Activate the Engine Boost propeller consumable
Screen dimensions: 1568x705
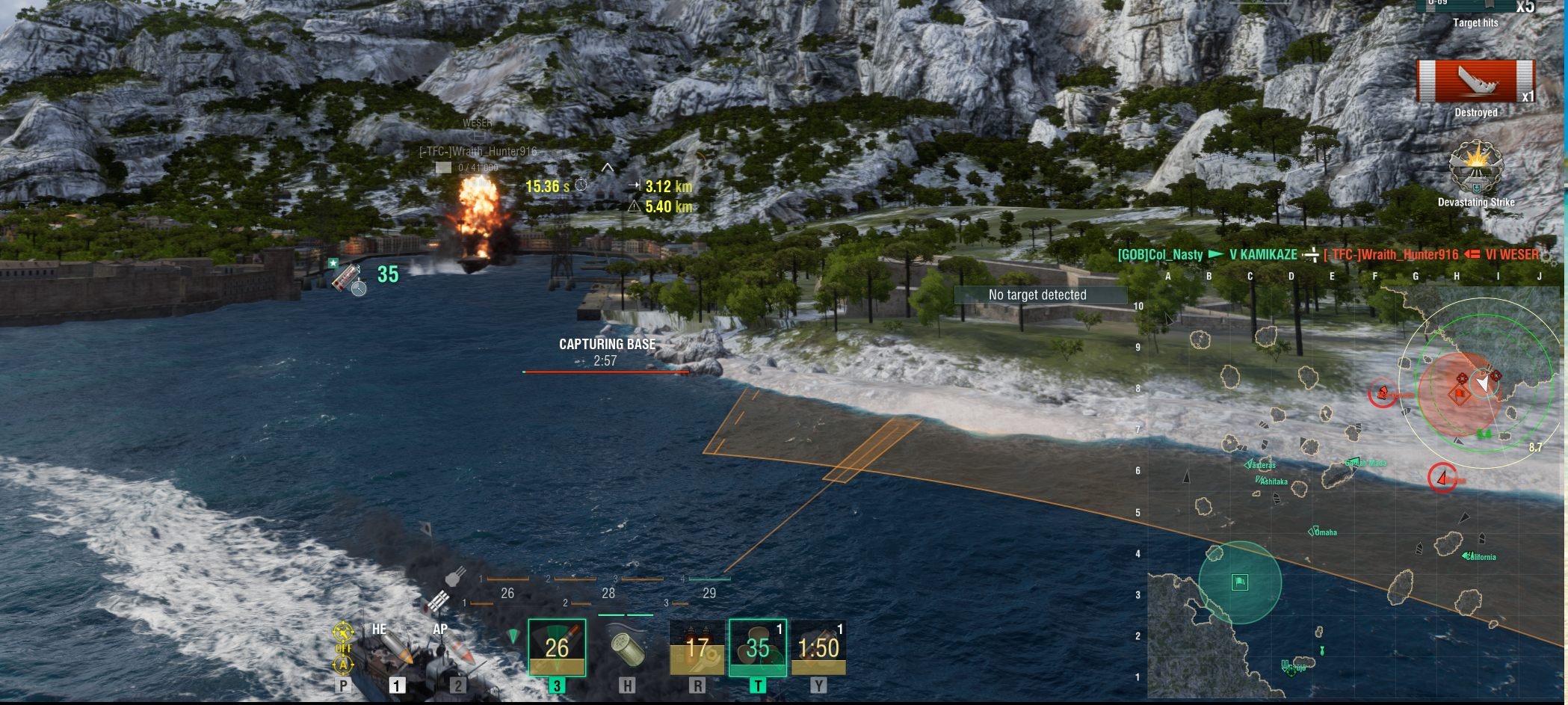coord(757,647)
